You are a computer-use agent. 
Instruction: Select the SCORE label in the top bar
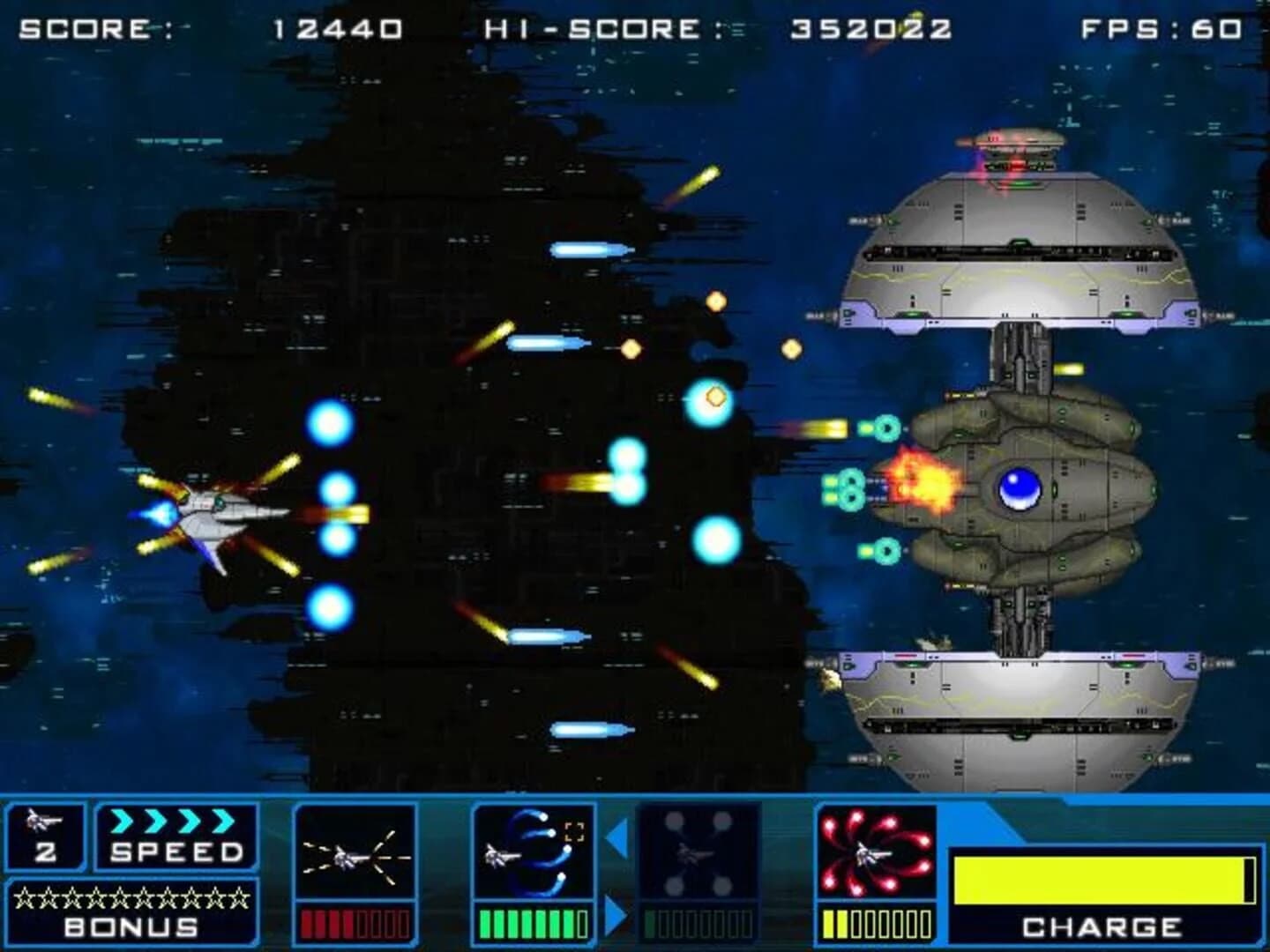pos(84,26)
